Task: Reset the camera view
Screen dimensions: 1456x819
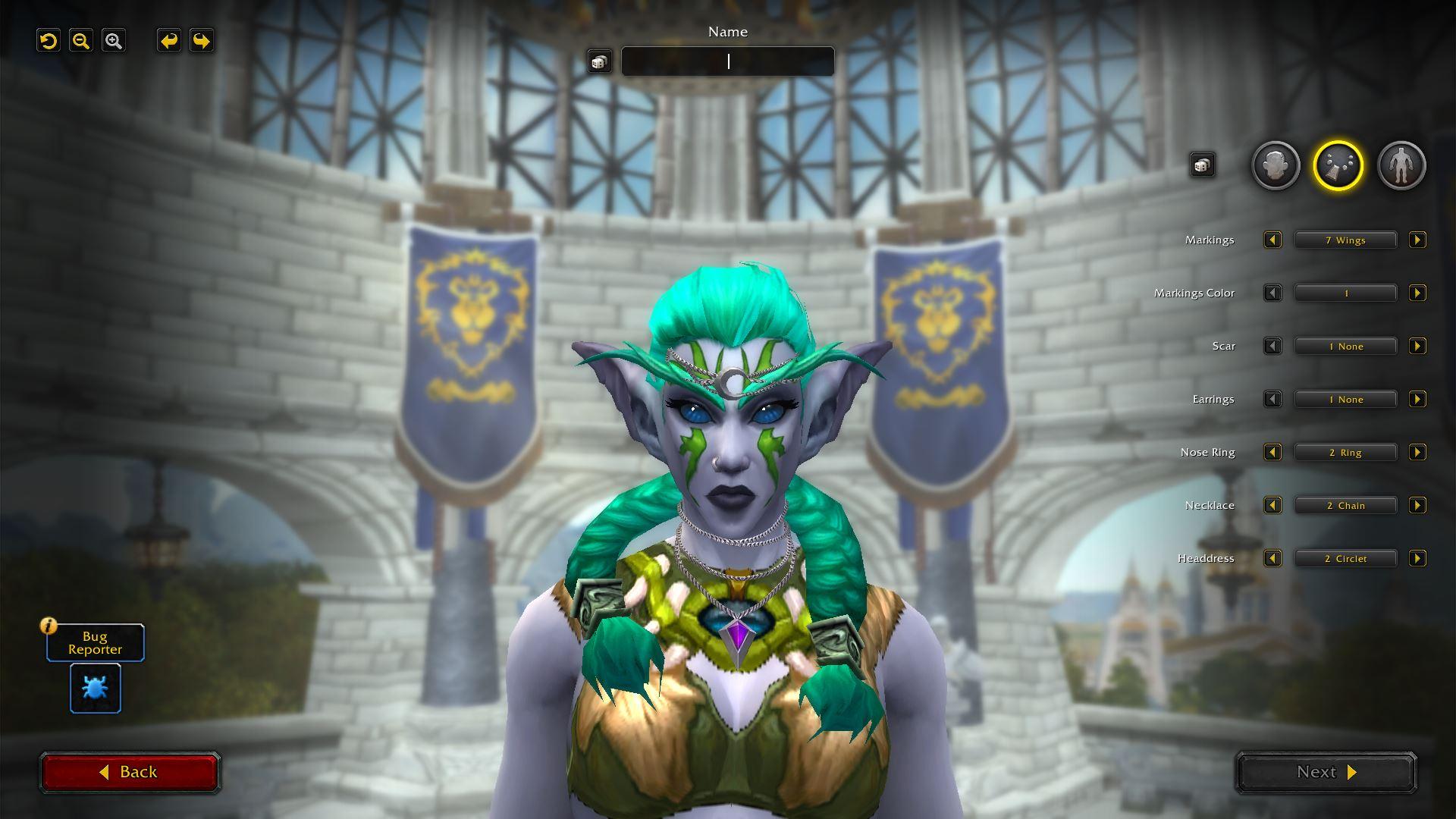Action: 49,41
